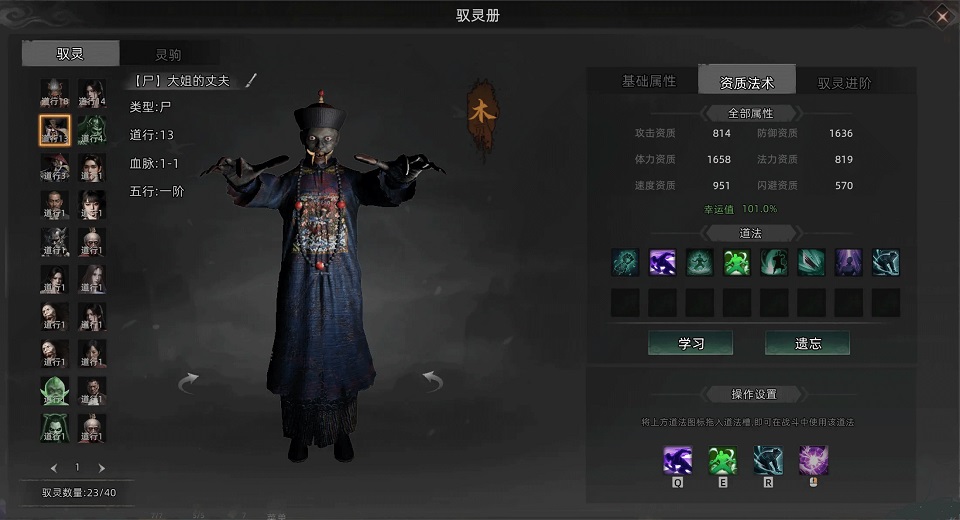Viewport: 960px width, 520px height.
Task: Open the 驭灵进阶 tab
Action: (x=844, y=83)
